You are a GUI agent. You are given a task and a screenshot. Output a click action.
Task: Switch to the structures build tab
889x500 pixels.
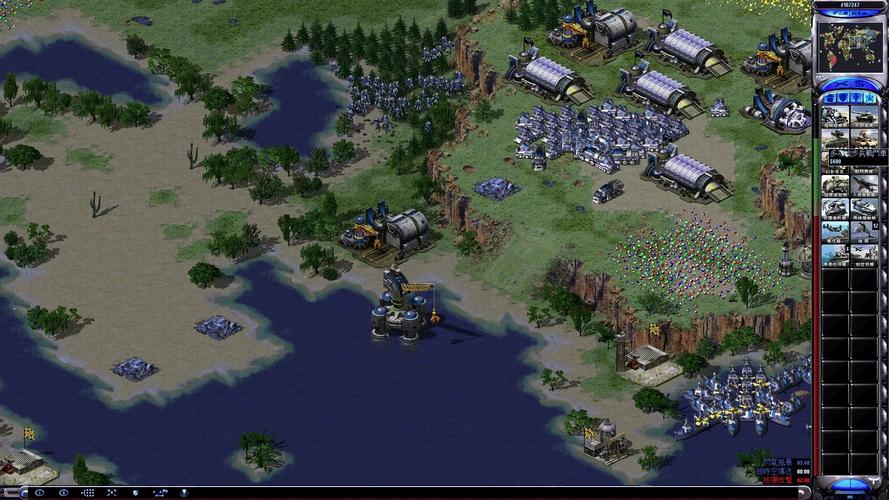tap(828, 98)
